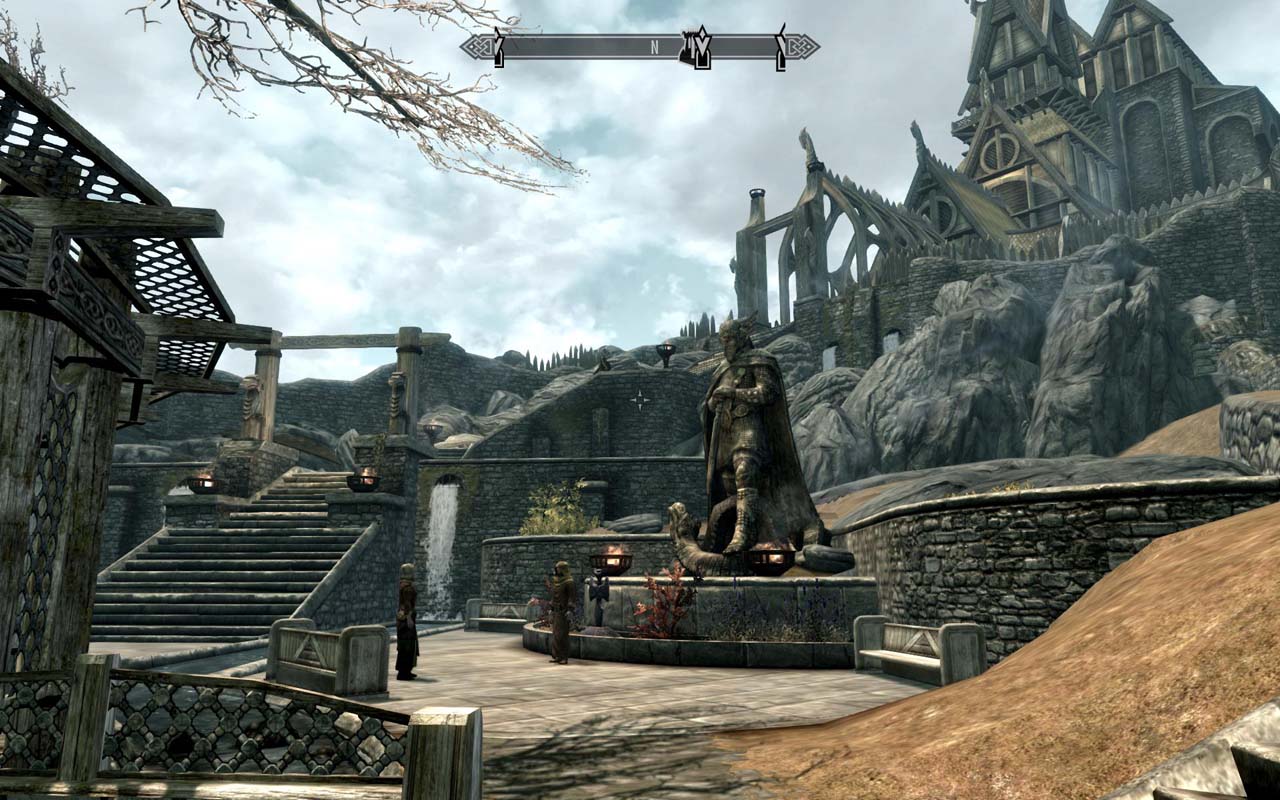Screen dimensions: 1280x800
Task: Click the waterfall pouring down the stone wall
Action: [x=440, y=540]
